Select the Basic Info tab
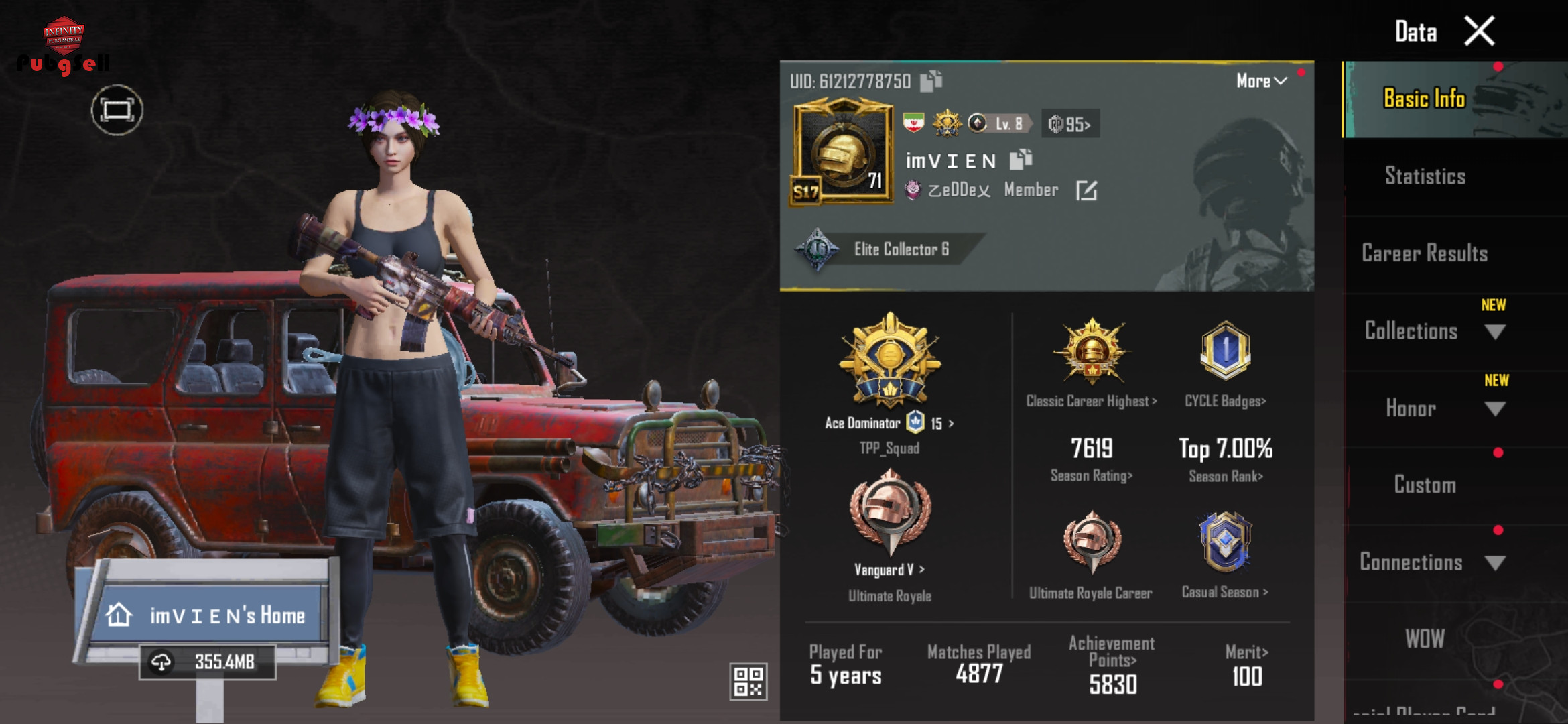 click(x=1425, y=99)
